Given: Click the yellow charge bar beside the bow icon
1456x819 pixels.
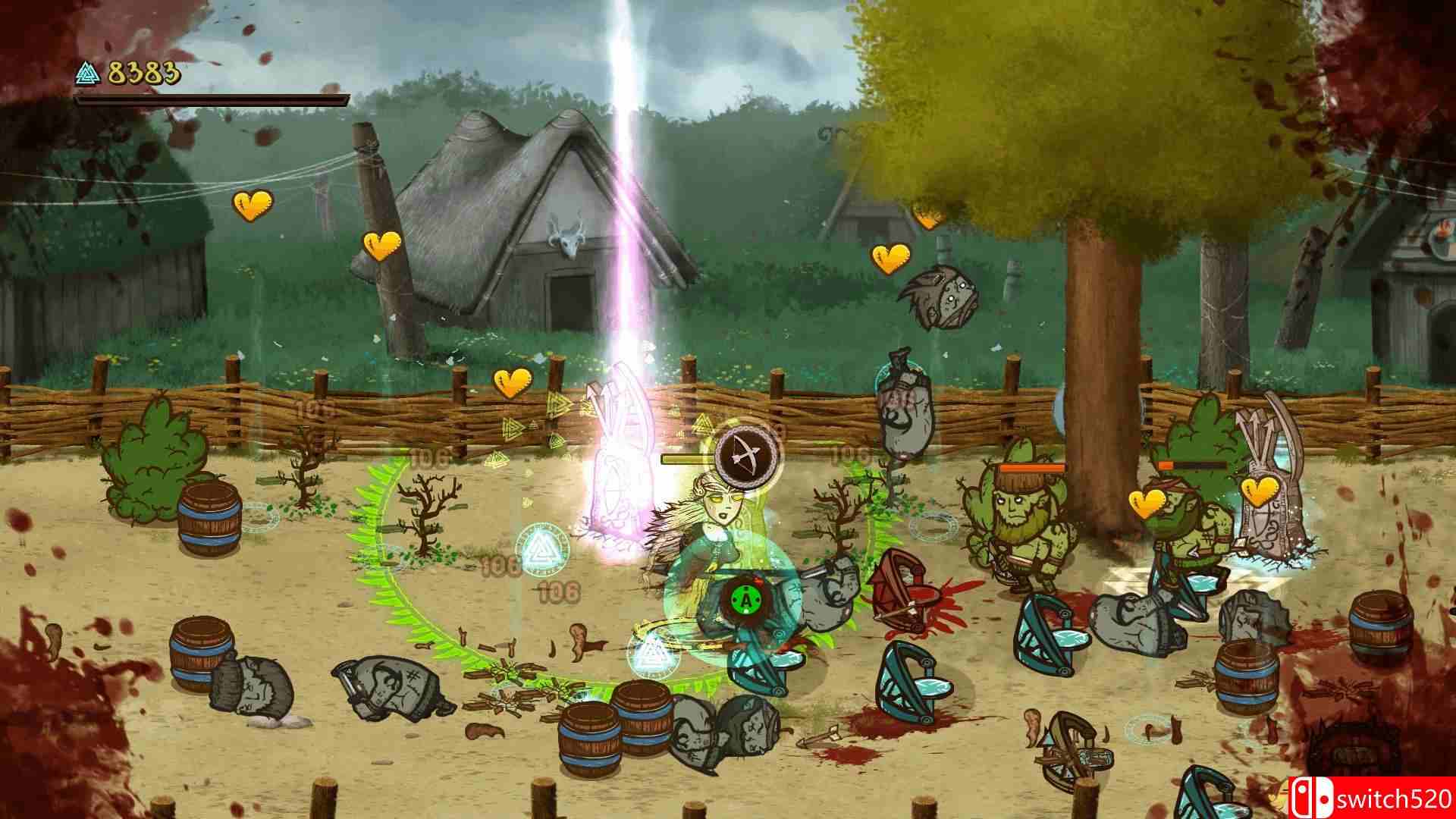Looking at the screenshot, I should [686, 458].
